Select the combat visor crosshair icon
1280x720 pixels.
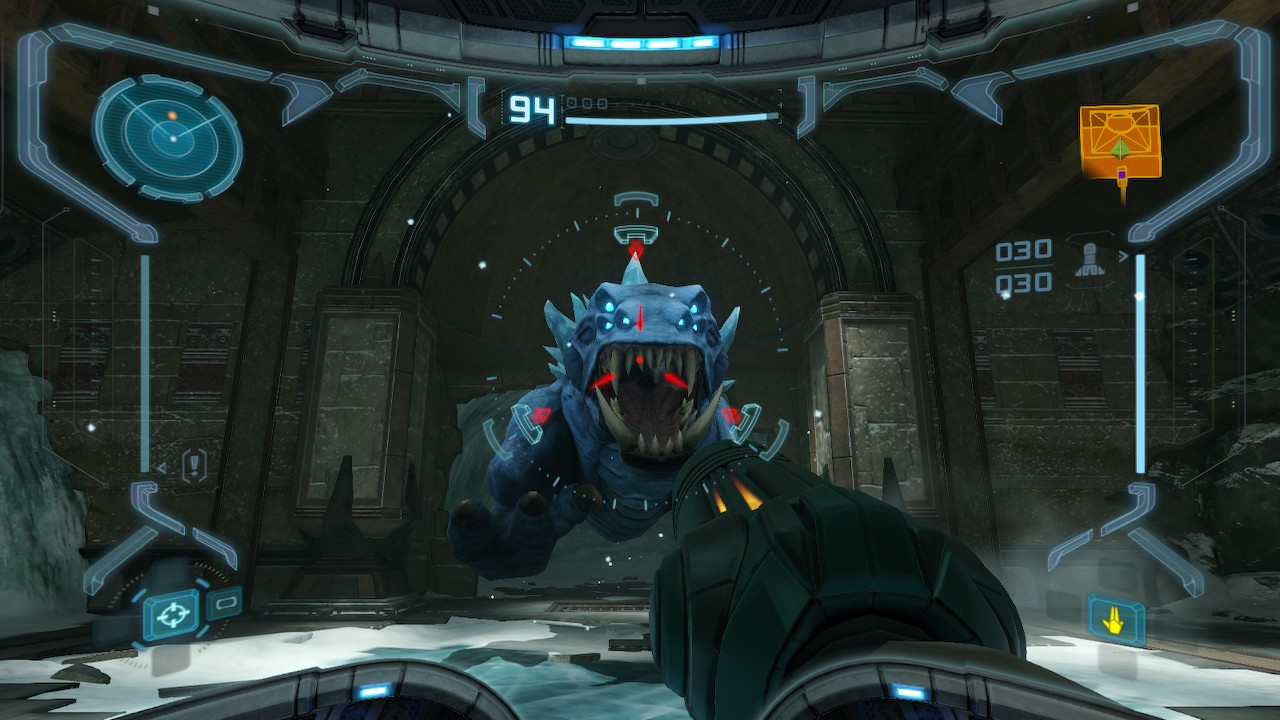[x=171, y=617]
